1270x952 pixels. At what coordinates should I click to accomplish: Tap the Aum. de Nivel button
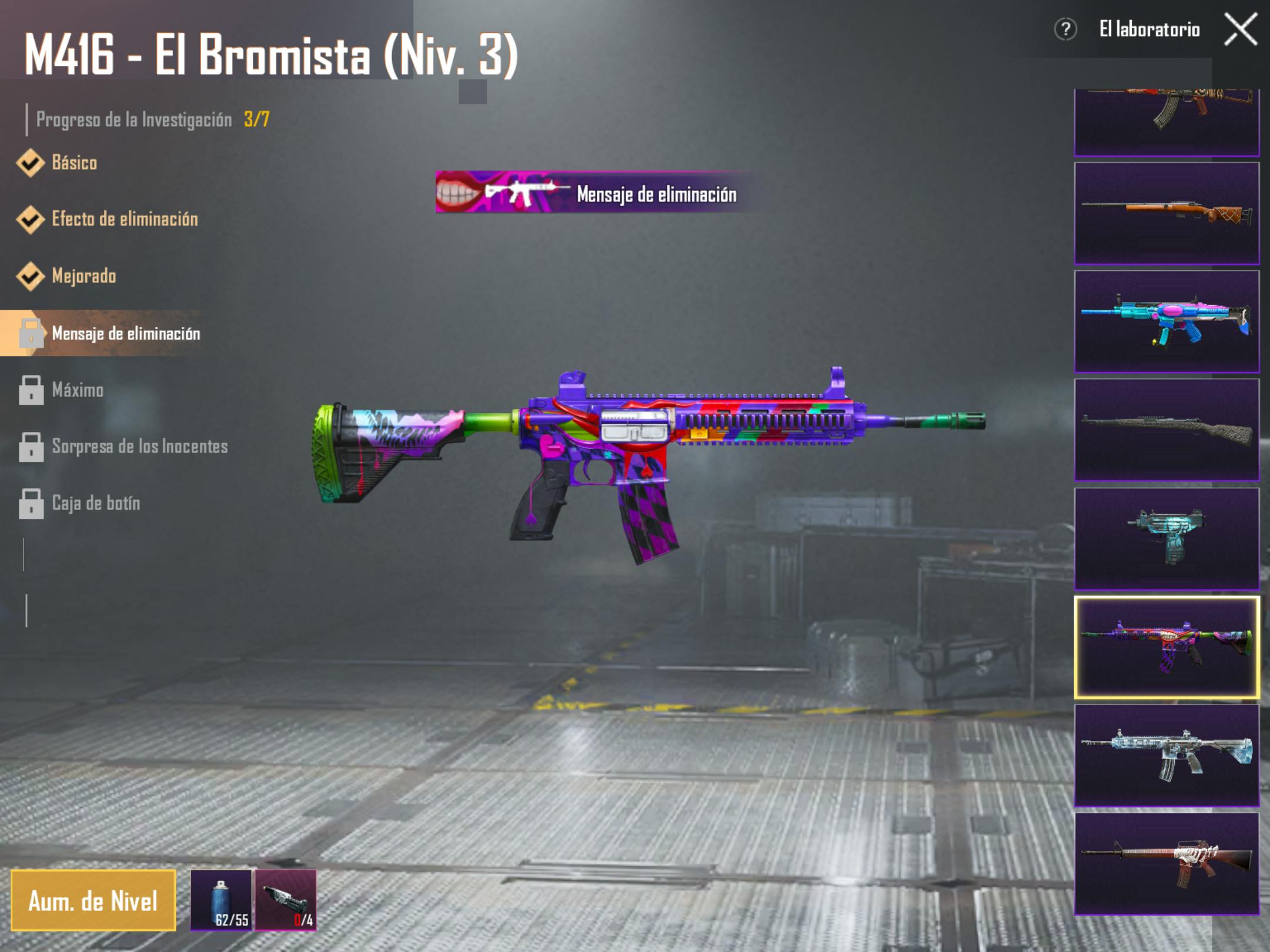click(93, 901)
